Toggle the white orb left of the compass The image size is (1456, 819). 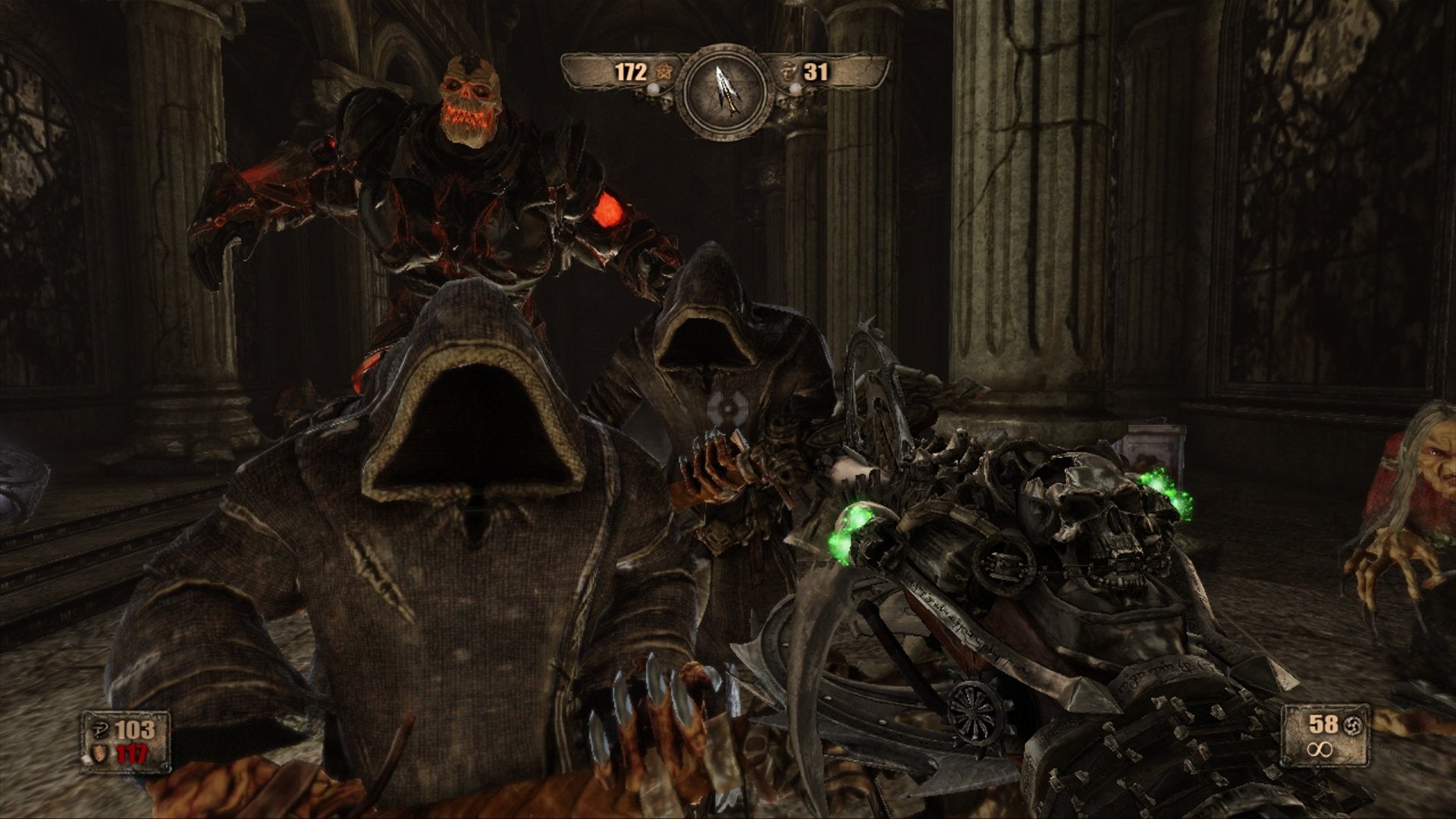point(653,89)
